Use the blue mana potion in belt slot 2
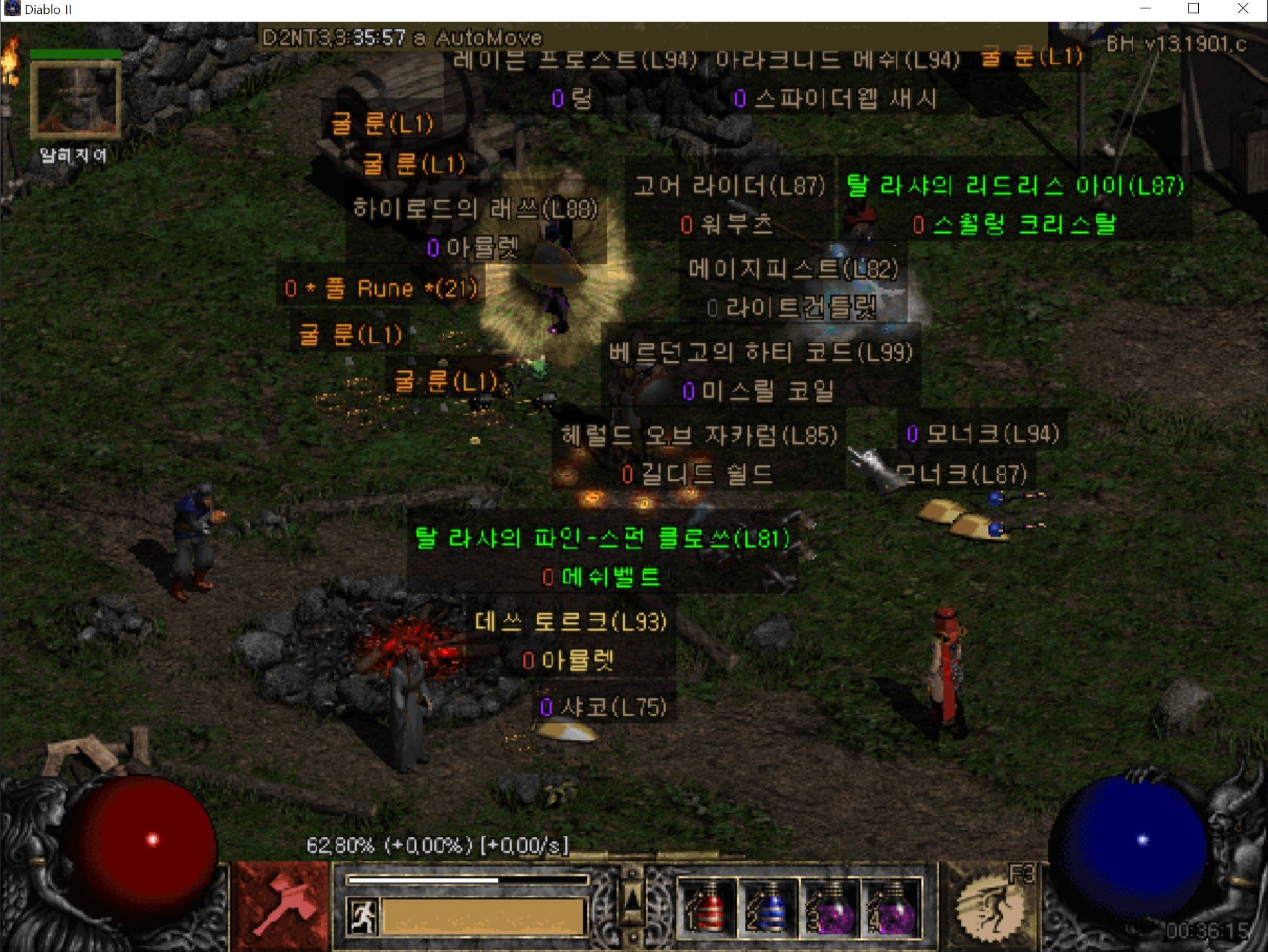This screenshot has width=1268, height=952. click(x=767, y=907)
